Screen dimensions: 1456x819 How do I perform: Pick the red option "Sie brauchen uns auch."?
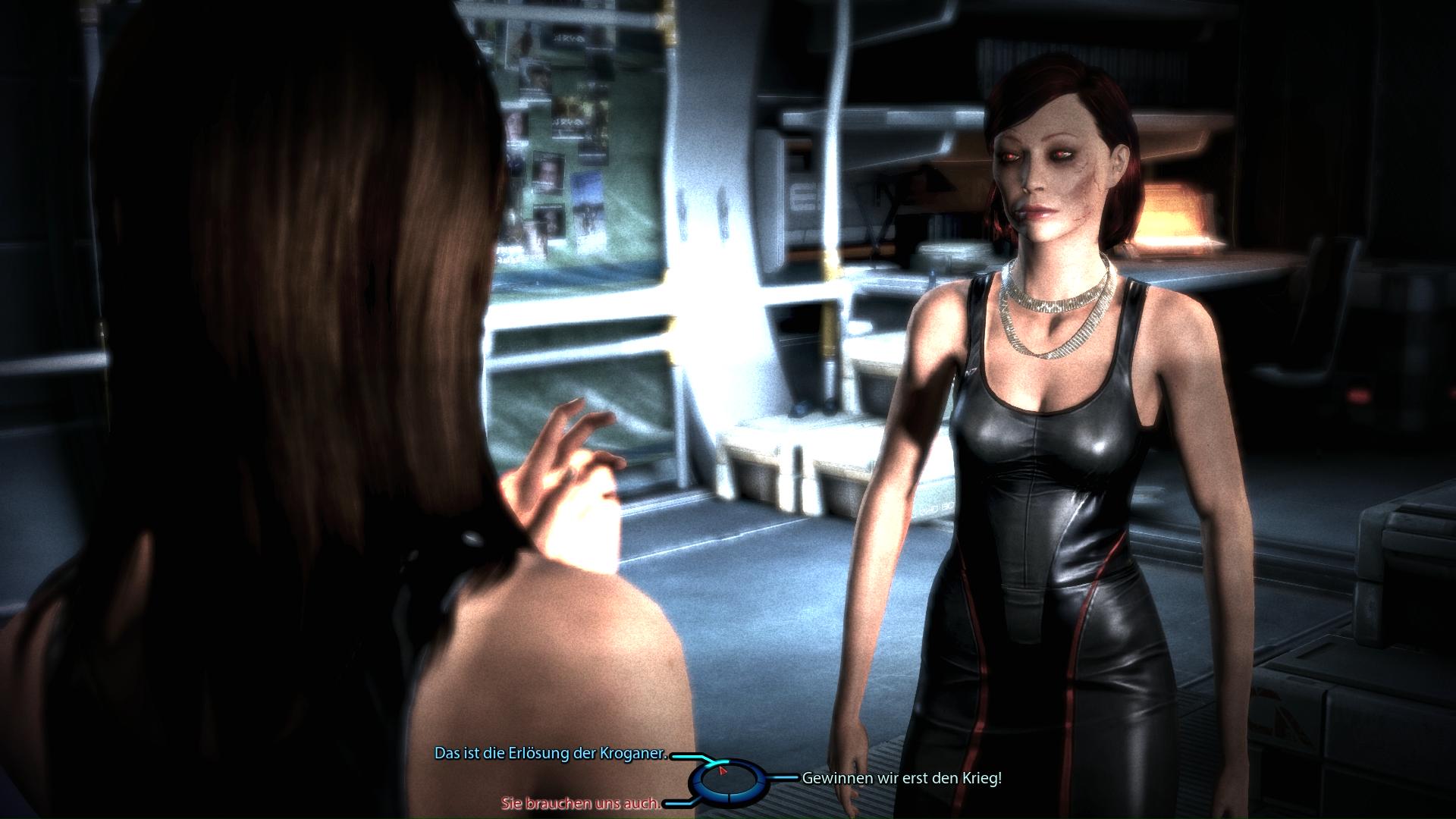tap(580, 802)
